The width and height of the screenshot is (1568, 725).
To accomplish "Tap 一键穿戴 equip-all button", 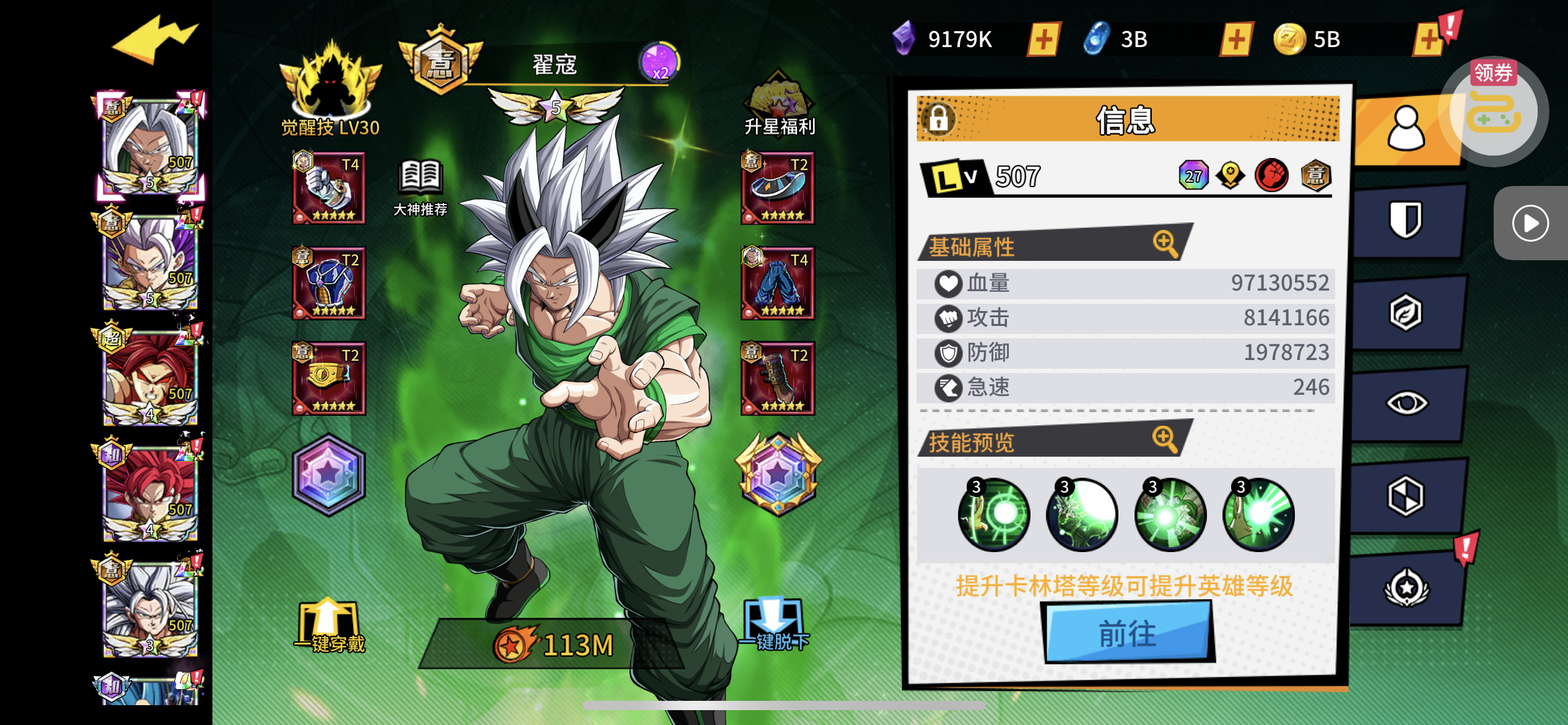I will [329, 627].
